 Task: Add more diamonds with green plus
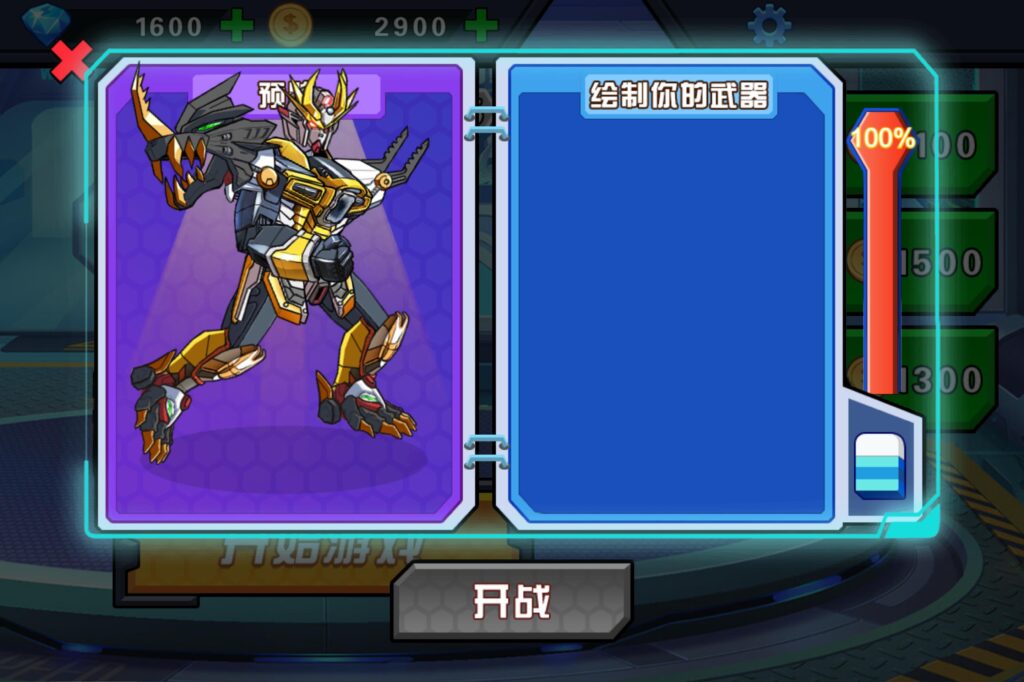click(x=237, y=25)
